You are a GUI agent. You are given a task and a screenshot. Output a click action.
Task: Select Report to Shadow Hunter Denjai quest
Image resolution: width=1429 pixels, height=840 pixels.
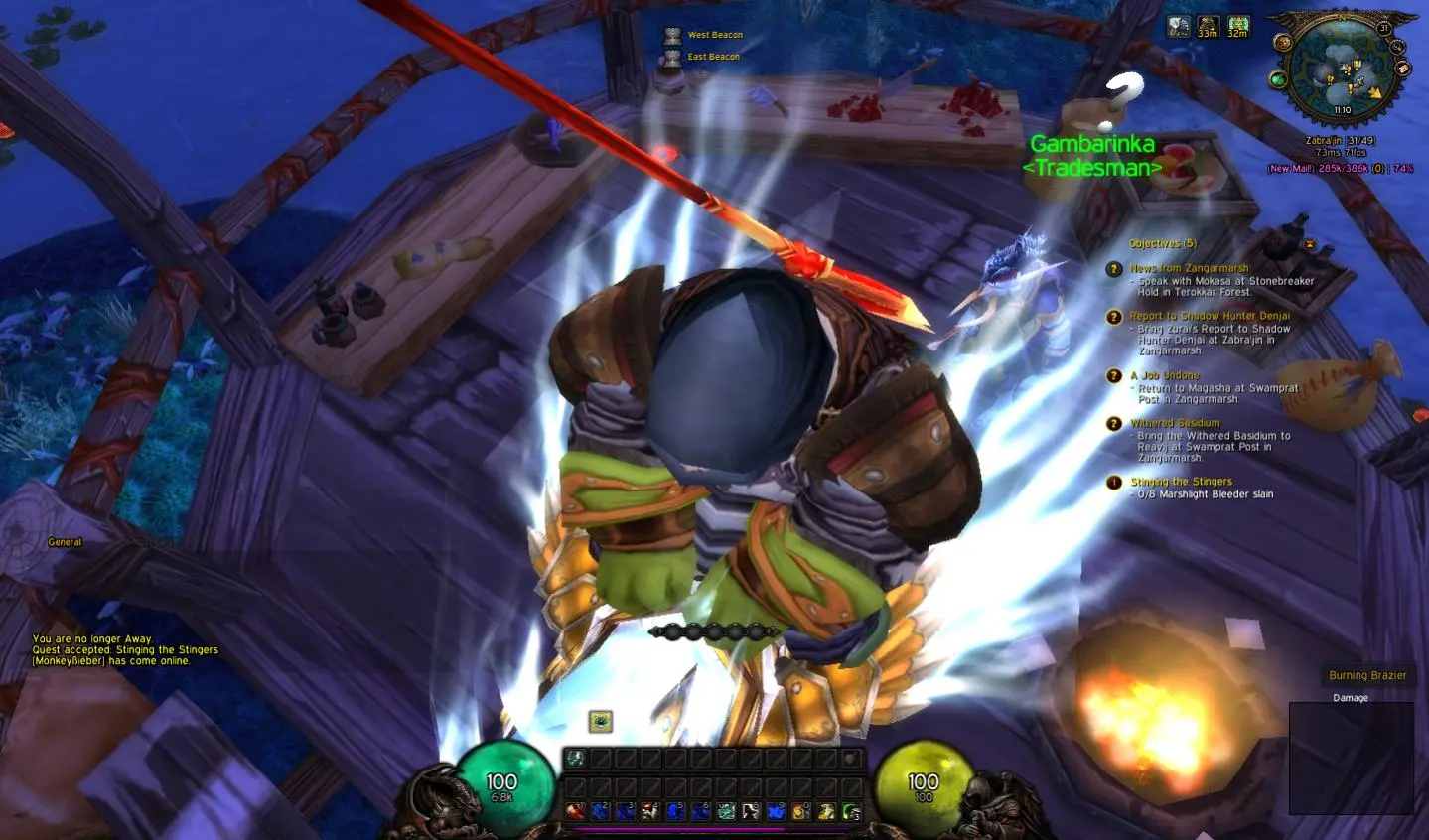[1210, 316]
